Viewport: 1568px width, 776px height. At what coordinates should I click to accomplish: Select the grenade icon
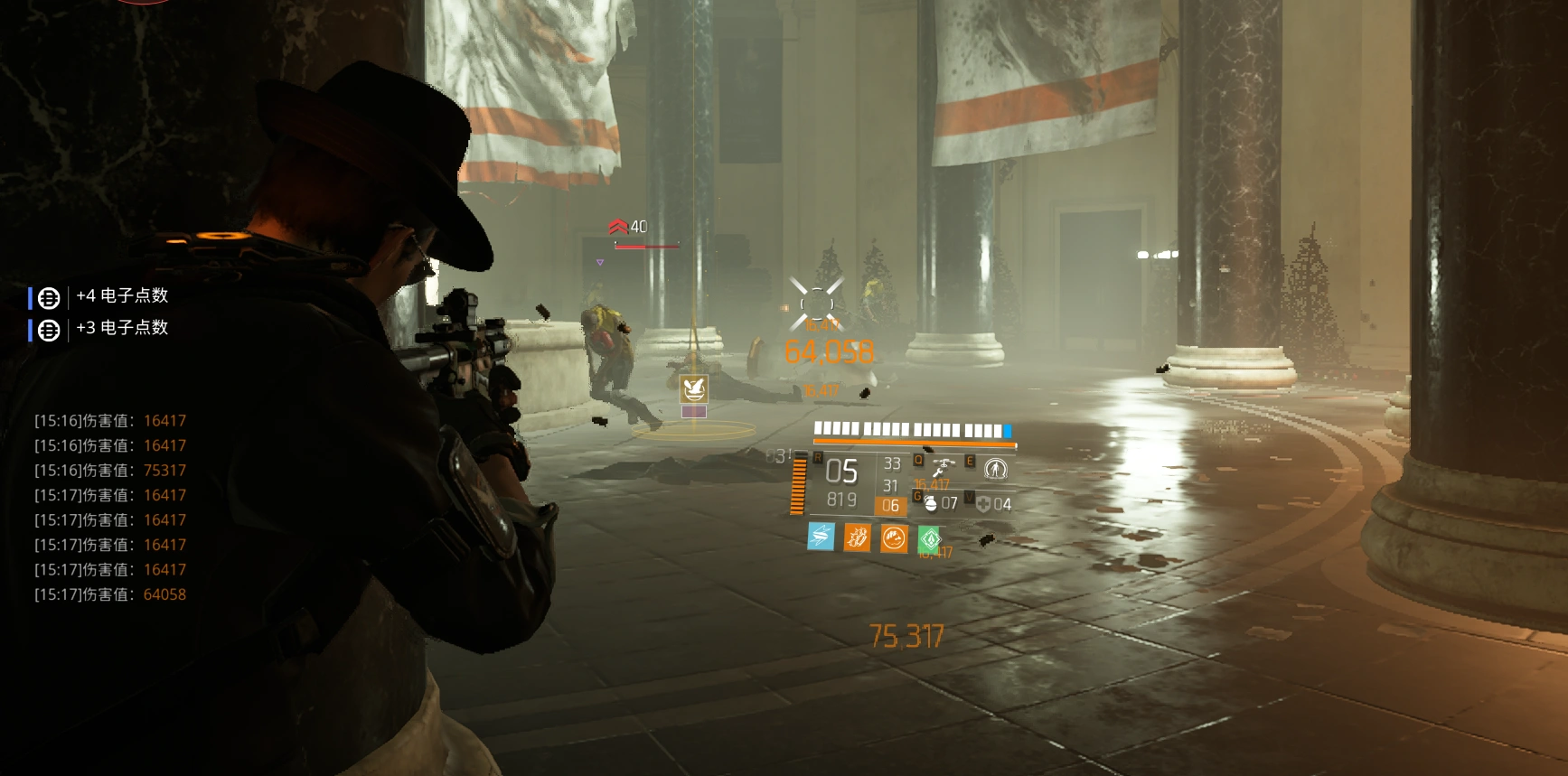click(x=930, y=503)
